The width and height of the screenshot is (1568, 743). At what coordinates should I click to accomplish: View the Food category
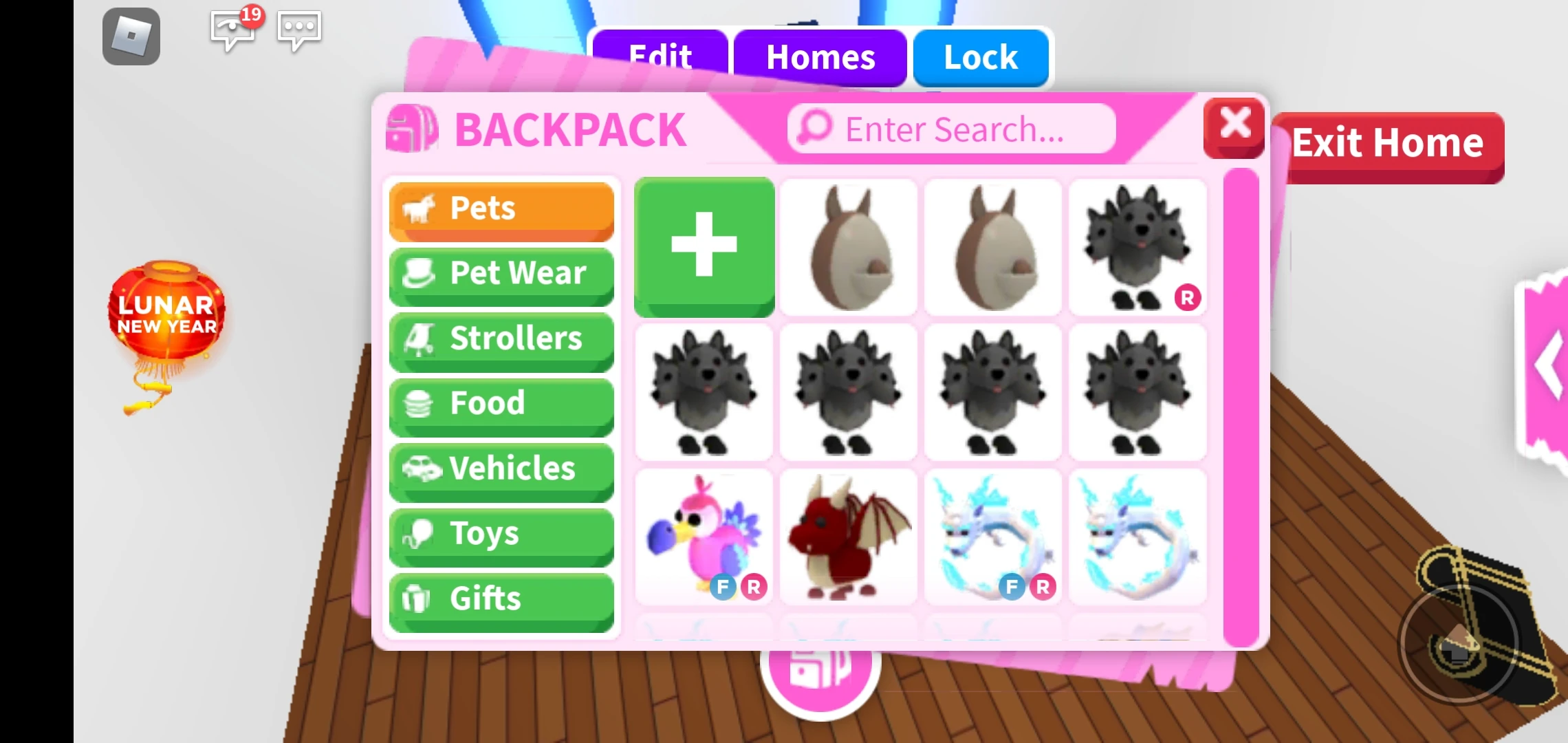[x=501, y=402]
